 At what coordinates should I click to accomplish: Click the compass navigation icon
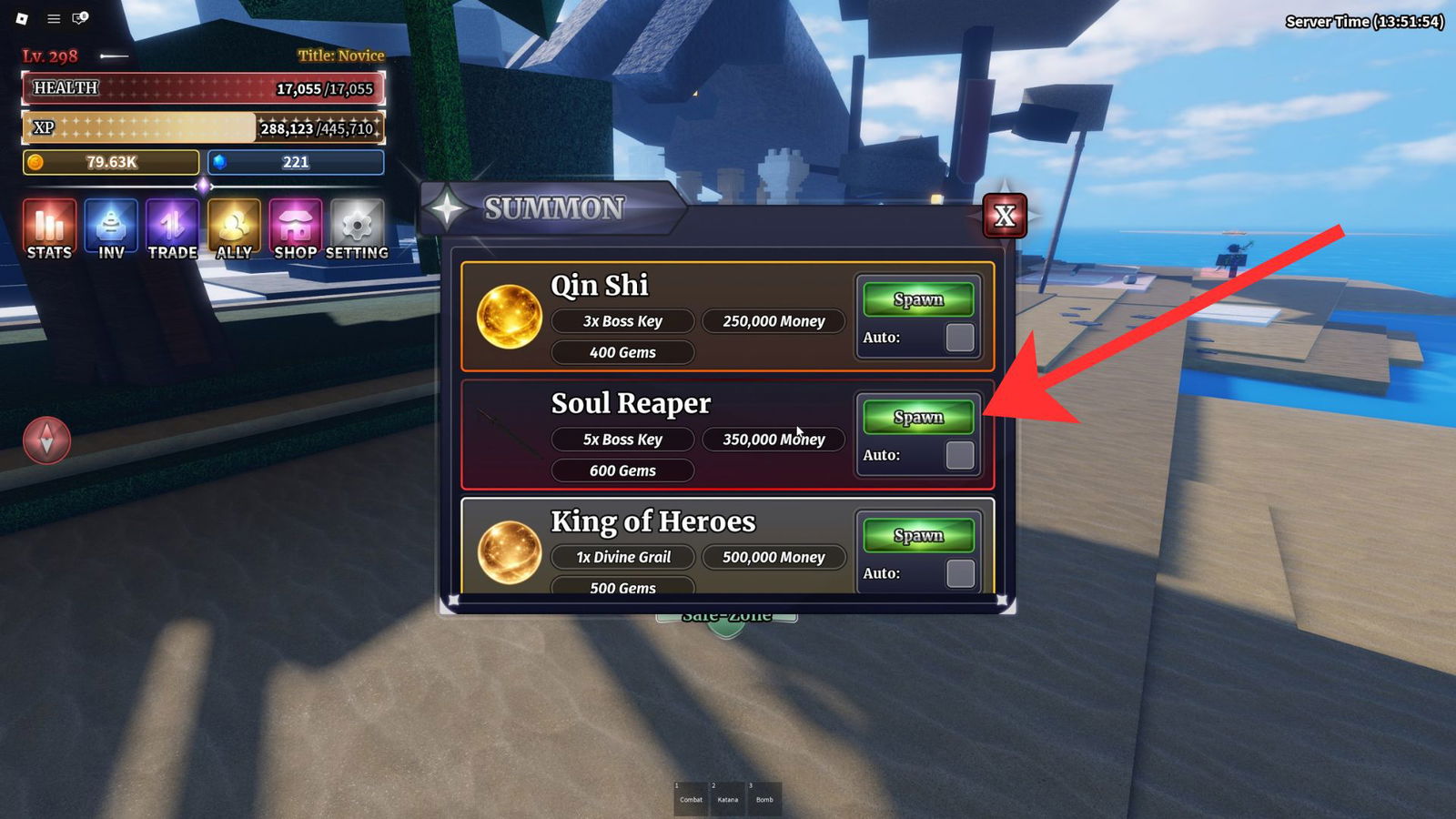point(47,440)
